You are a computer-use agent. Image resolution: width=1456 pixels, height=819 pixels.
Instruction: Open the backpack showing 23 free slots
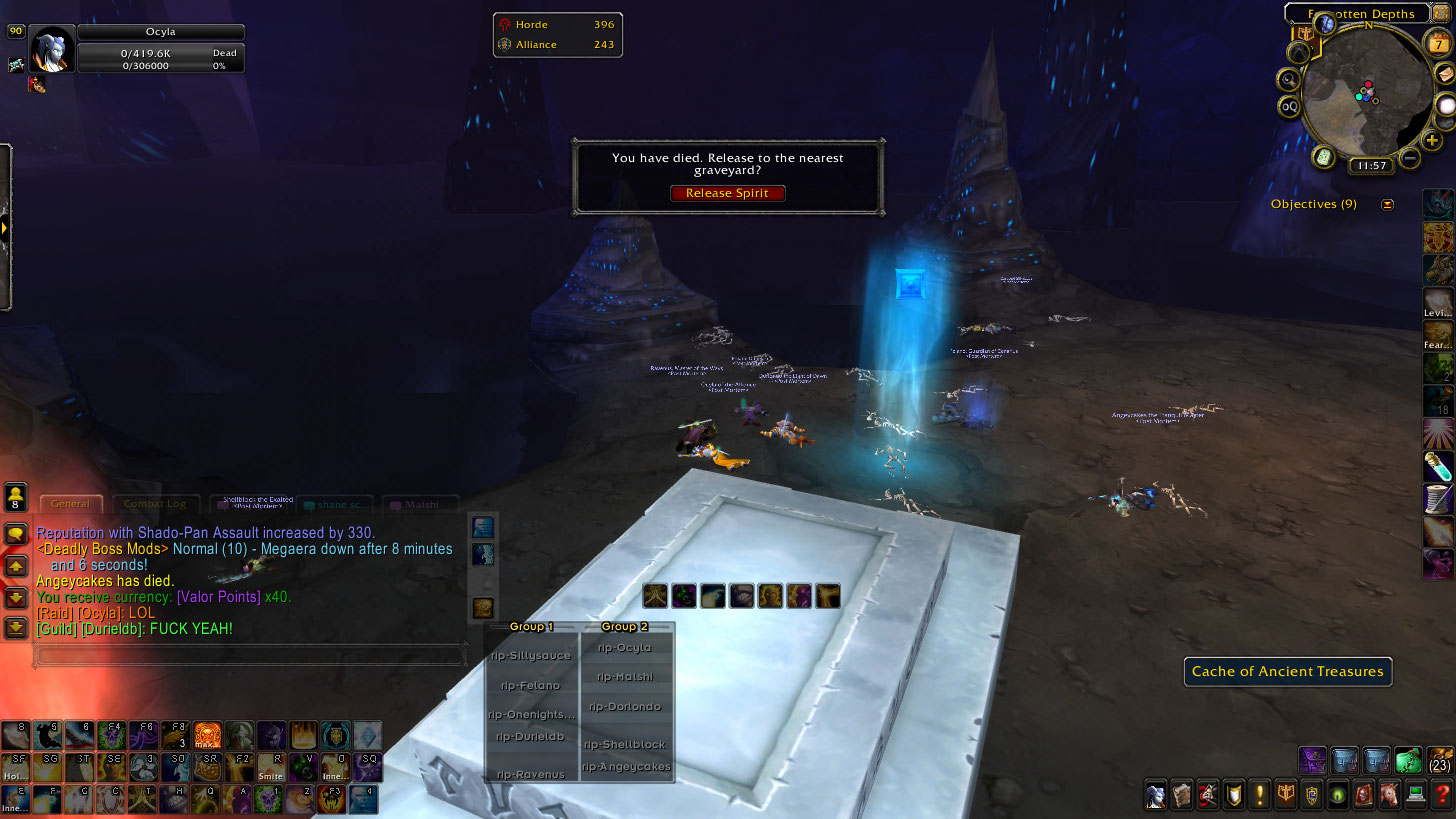[x=1441, y=760]
